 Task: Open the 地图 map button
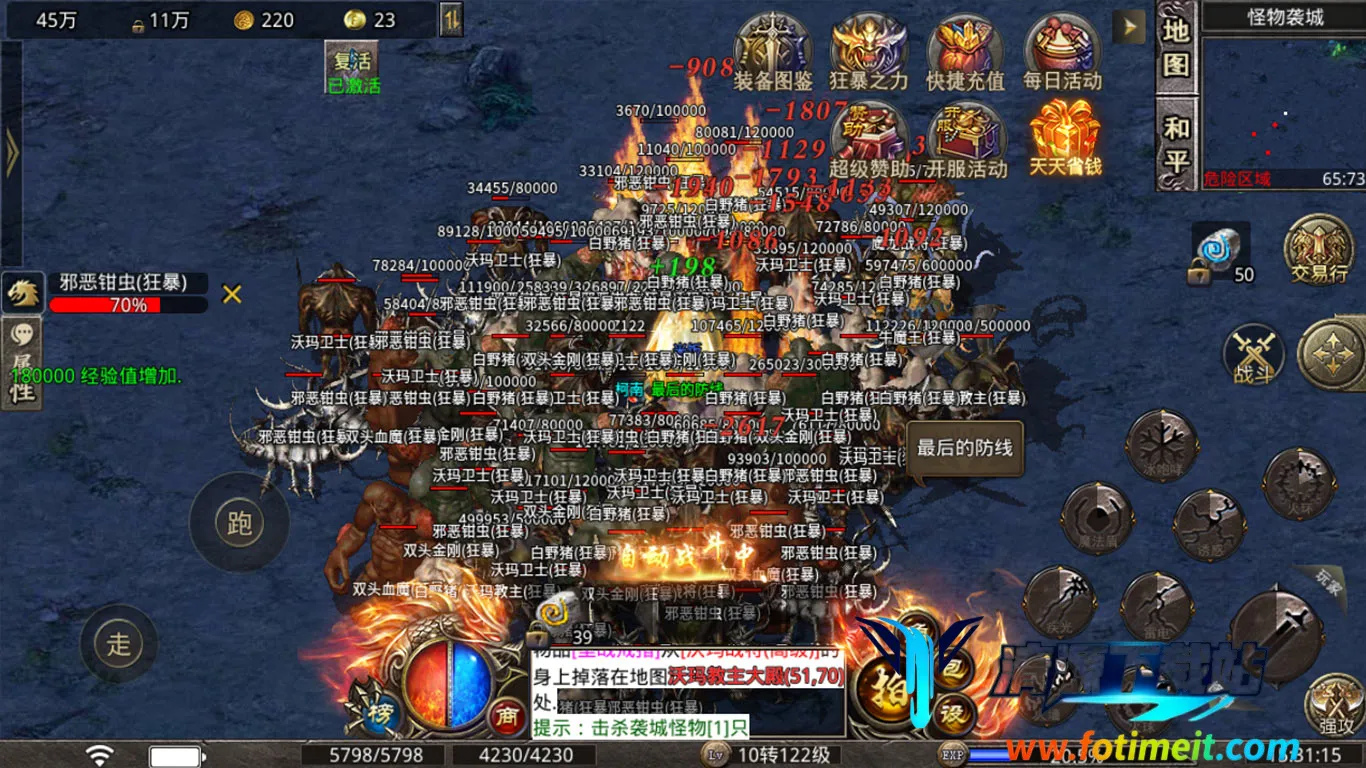pos(1176,48)
